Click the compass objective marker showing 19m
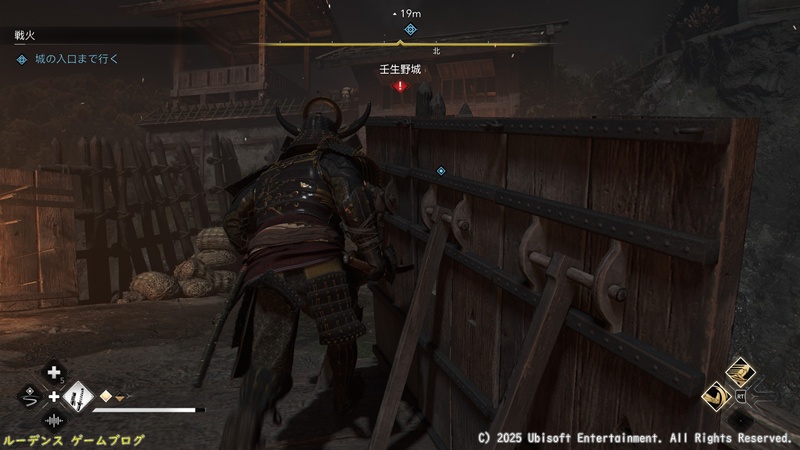 (408, 30)
